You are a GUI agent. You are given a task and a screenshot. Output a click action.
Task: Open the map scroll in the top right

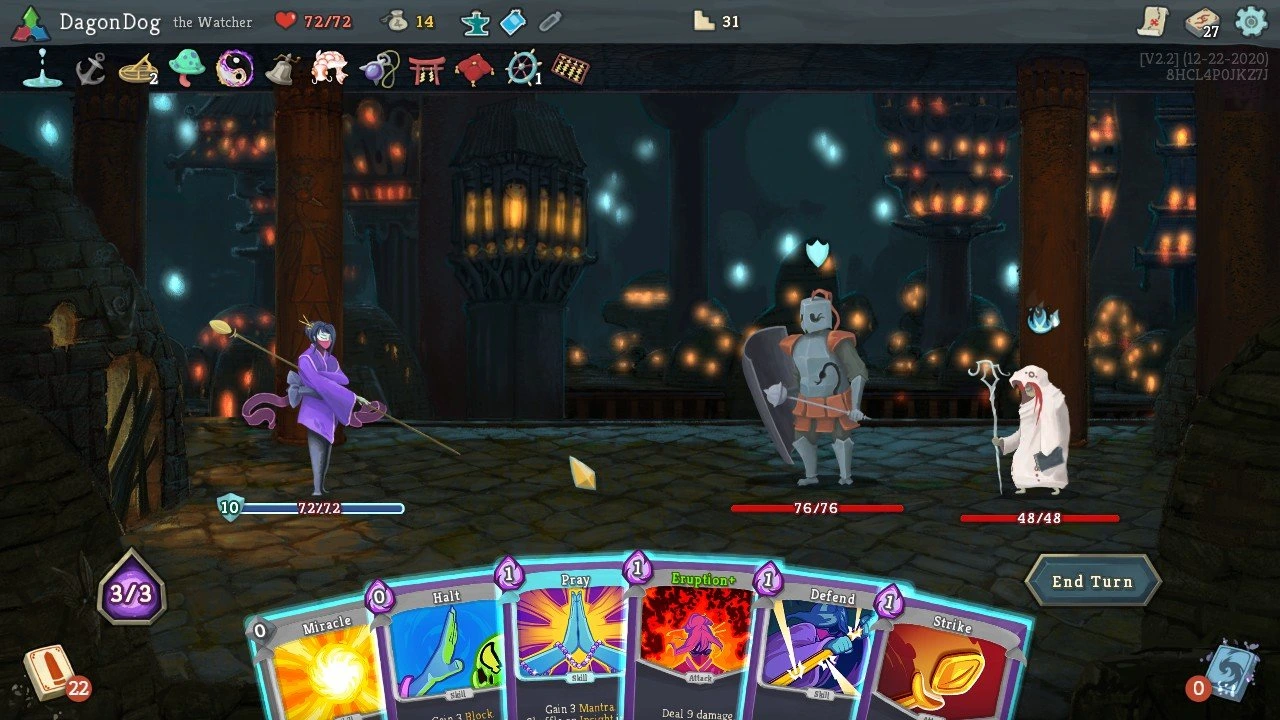click(x=1155, y=22)
